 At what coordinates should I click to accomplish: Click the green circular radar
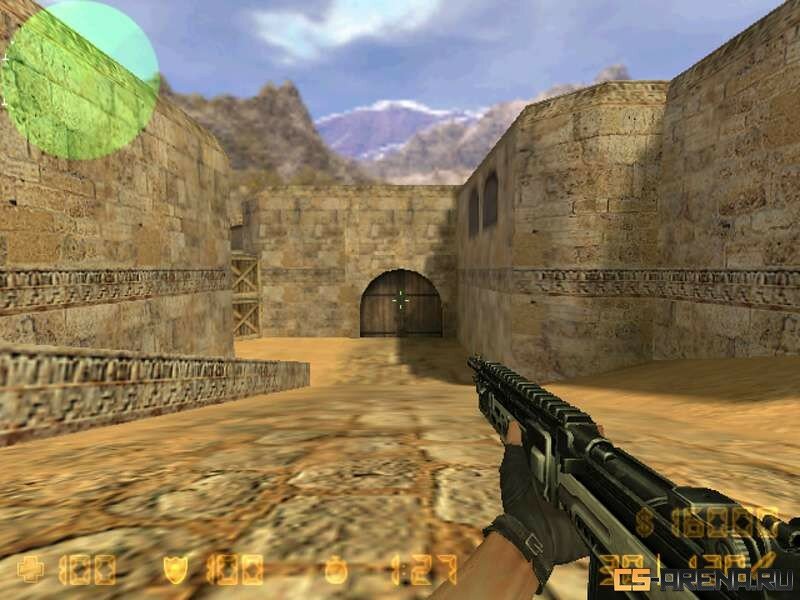(x=80, y=80)
